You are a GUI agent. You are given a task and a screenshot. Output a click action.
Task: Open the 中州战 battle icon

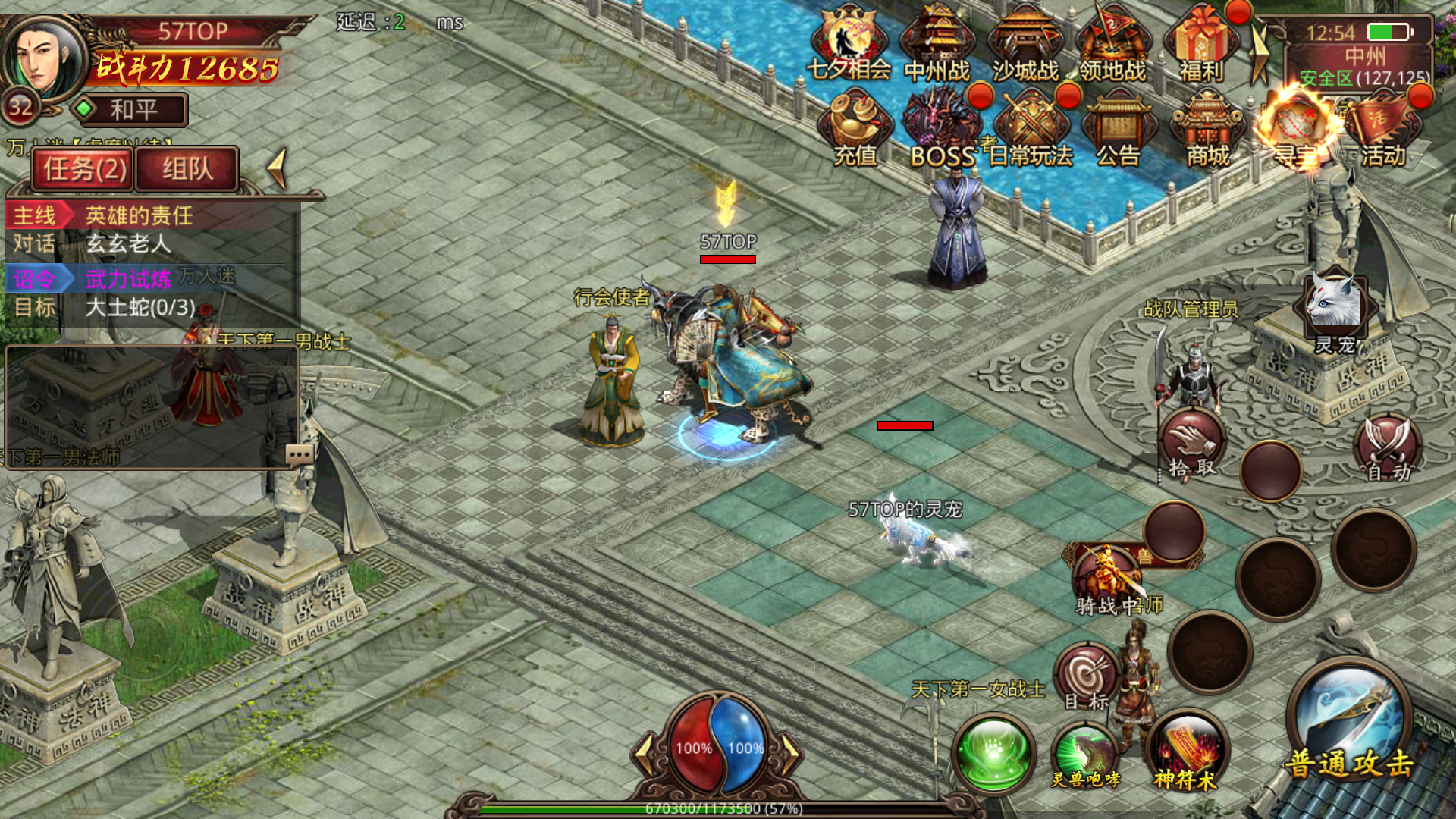tap(937, 44)
